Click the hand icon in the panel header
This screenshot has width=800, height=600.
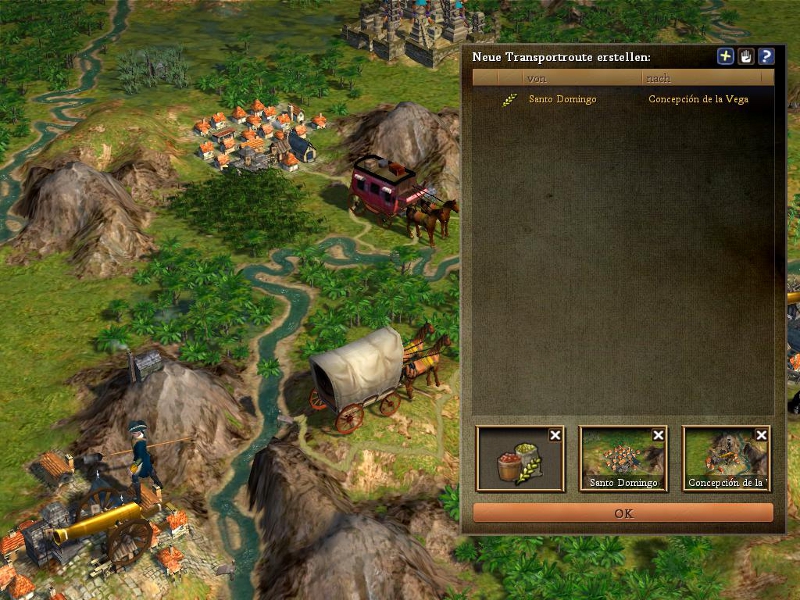coord(746,57)
